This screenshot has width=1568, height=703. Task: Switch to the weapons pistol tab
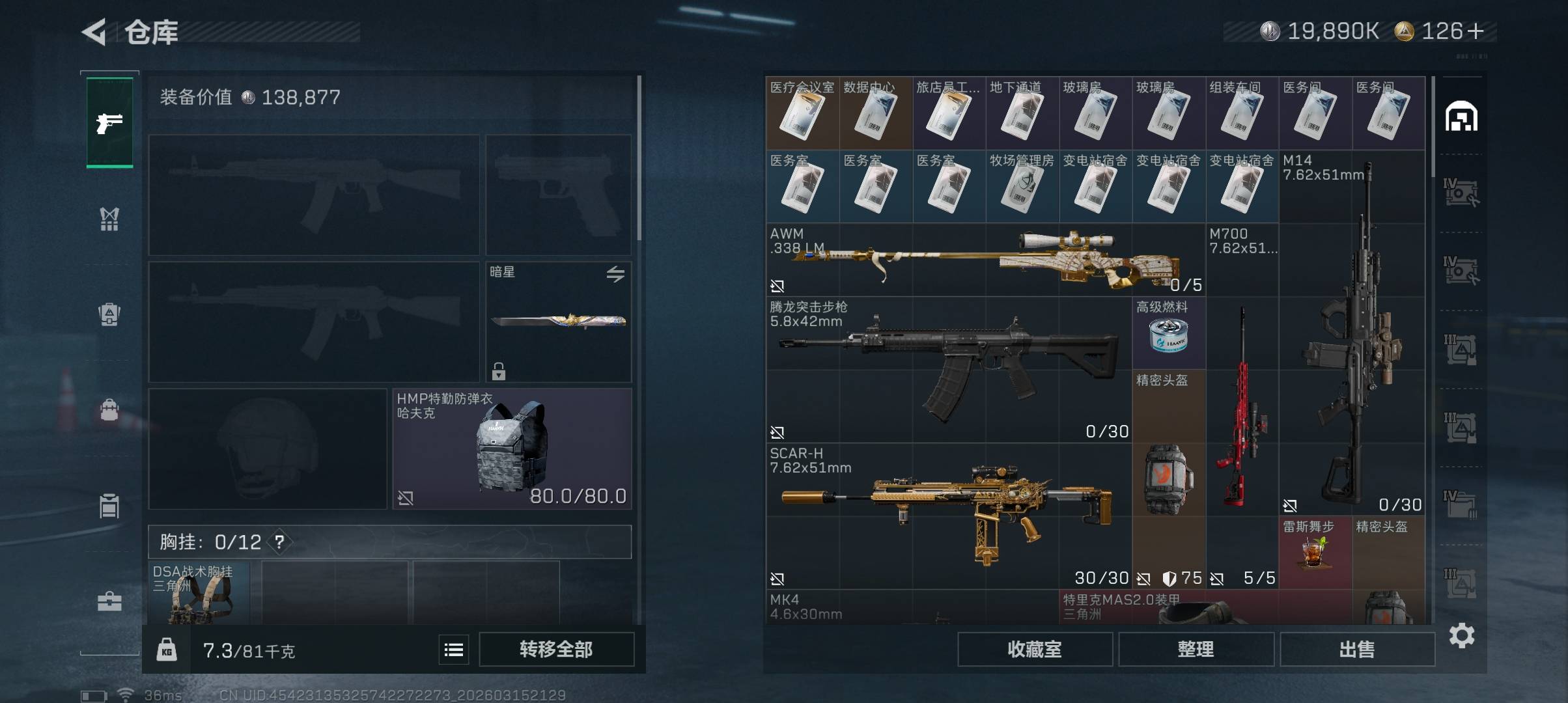[109, 122]
